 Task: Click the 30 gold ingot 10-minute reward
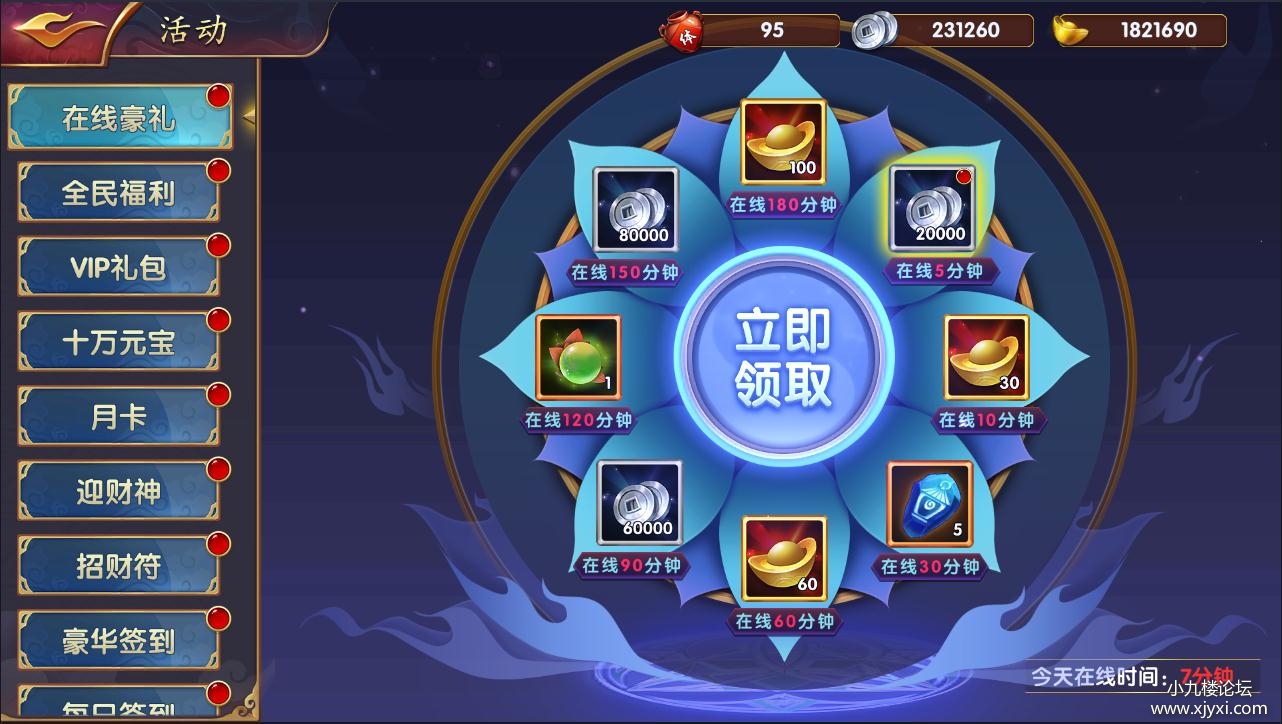[x=987, y=358]
